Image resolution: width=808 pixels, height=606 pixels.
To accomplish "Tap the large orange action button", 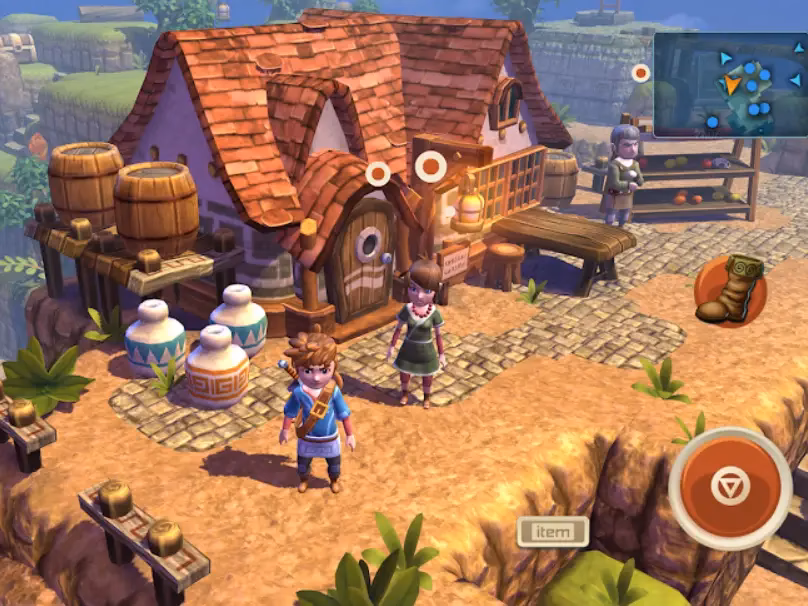I will click(727, 487).
